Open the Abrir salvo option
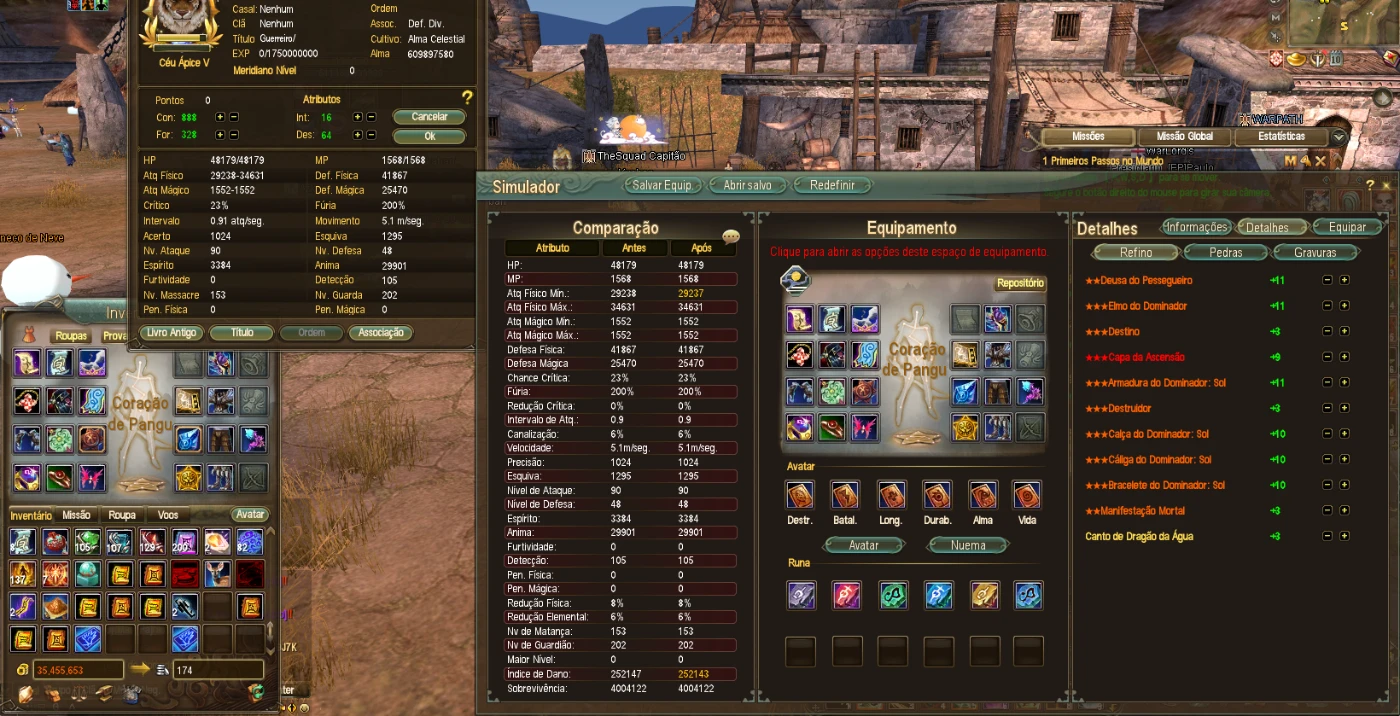The image size is (1400, 716). pyautogui.click(x=747, y=186)
